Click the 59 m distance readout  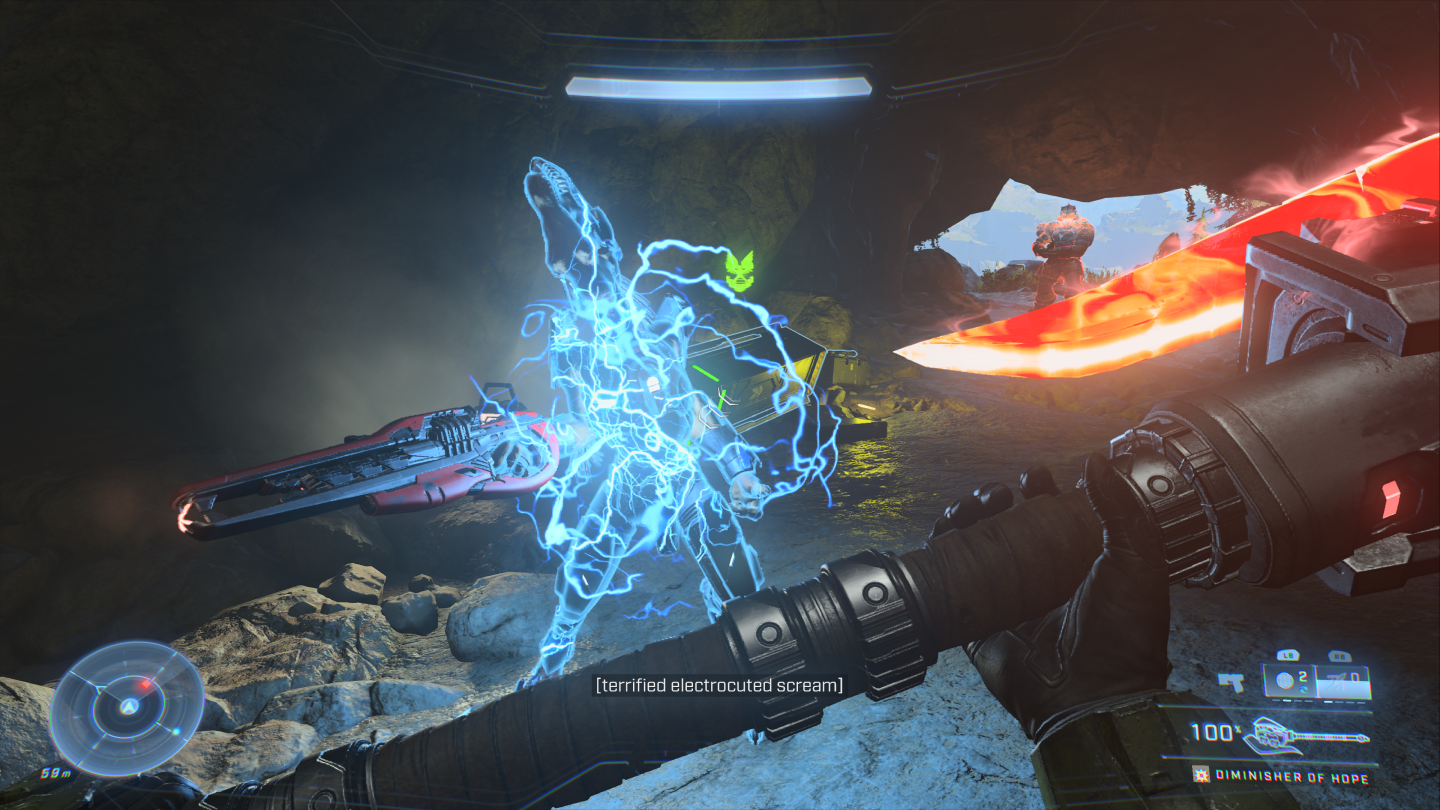coord(55,772)
